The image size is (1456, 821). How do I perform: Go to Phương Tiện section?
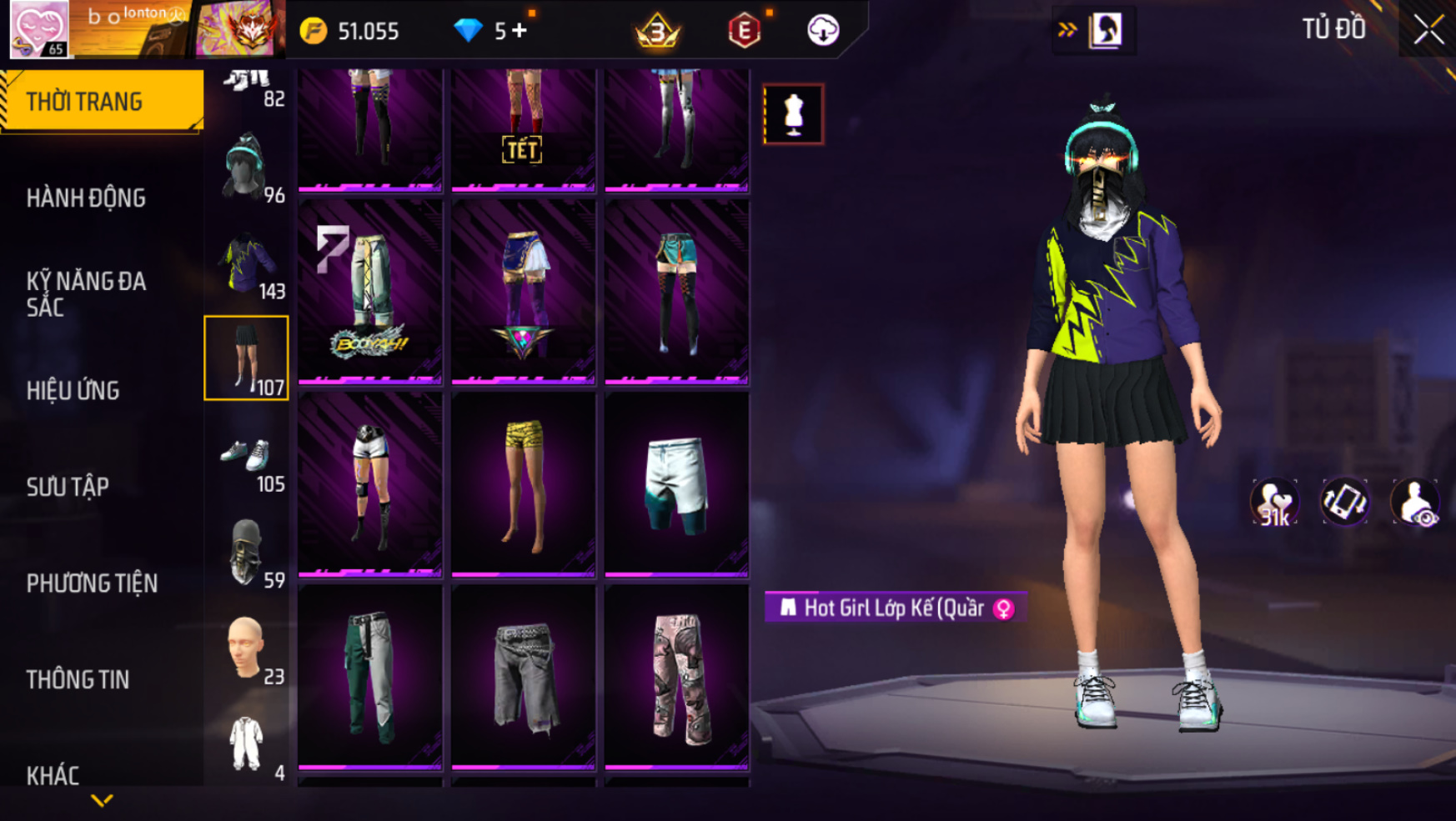coord(92,583)
